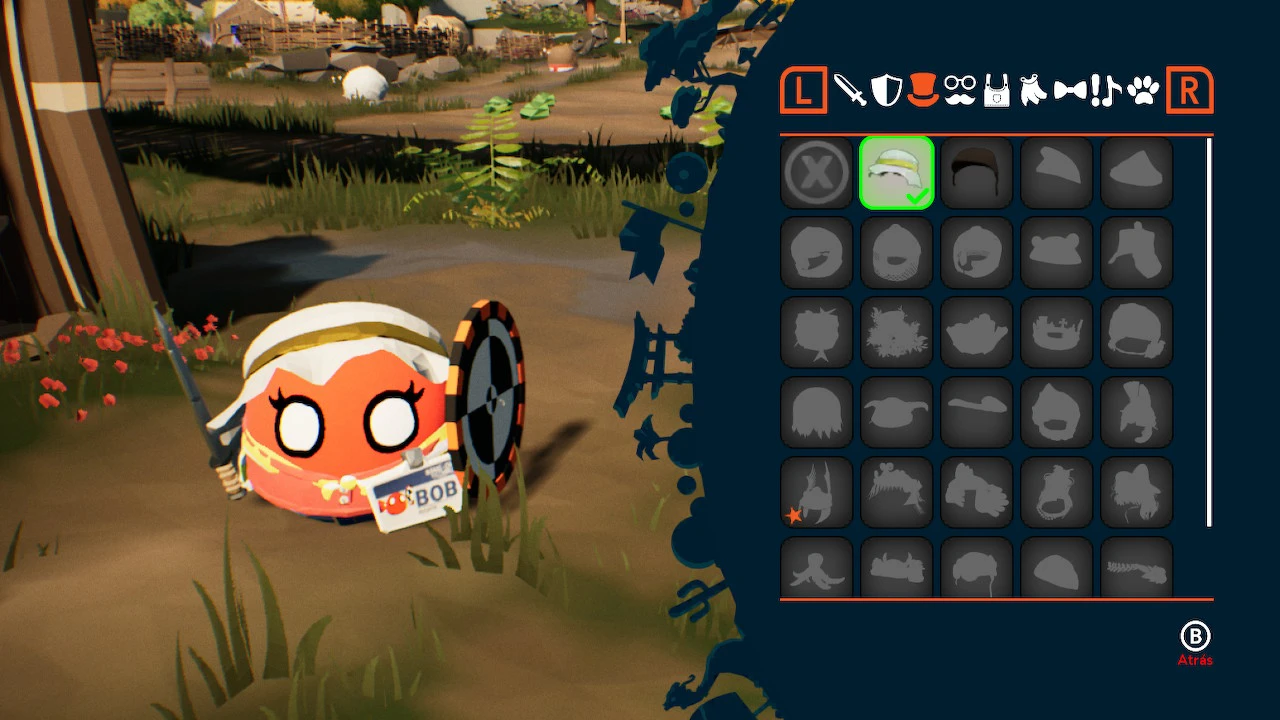Select the locked plumed helmet silhouette
The width and height of the screenshot is (1280, 720).
(x=1137, y=413)
